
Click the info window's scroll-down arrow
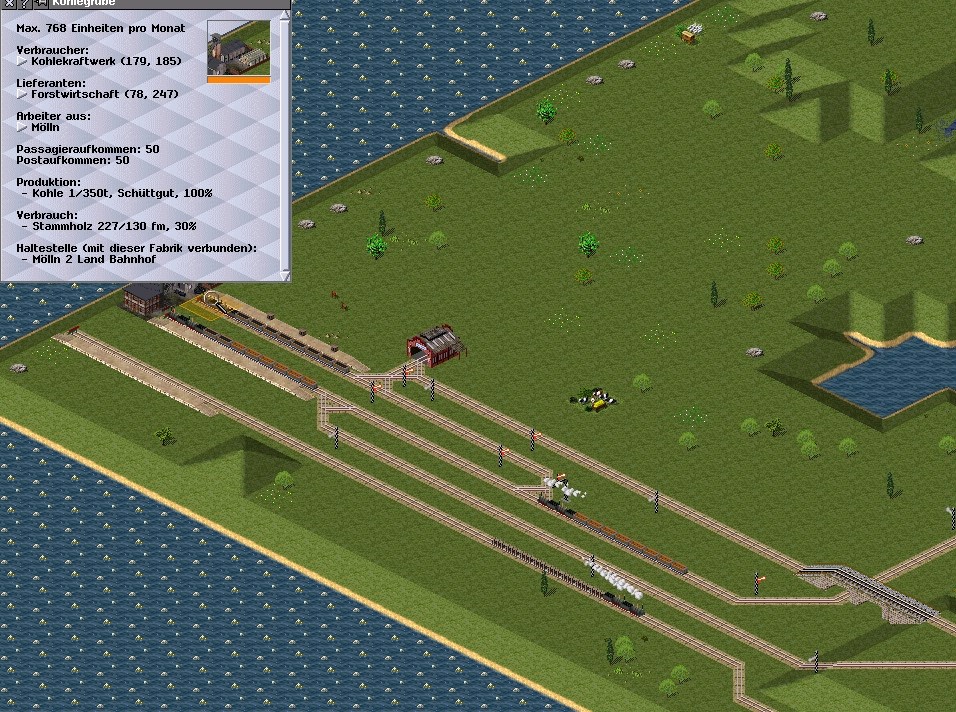coord(286,274)
